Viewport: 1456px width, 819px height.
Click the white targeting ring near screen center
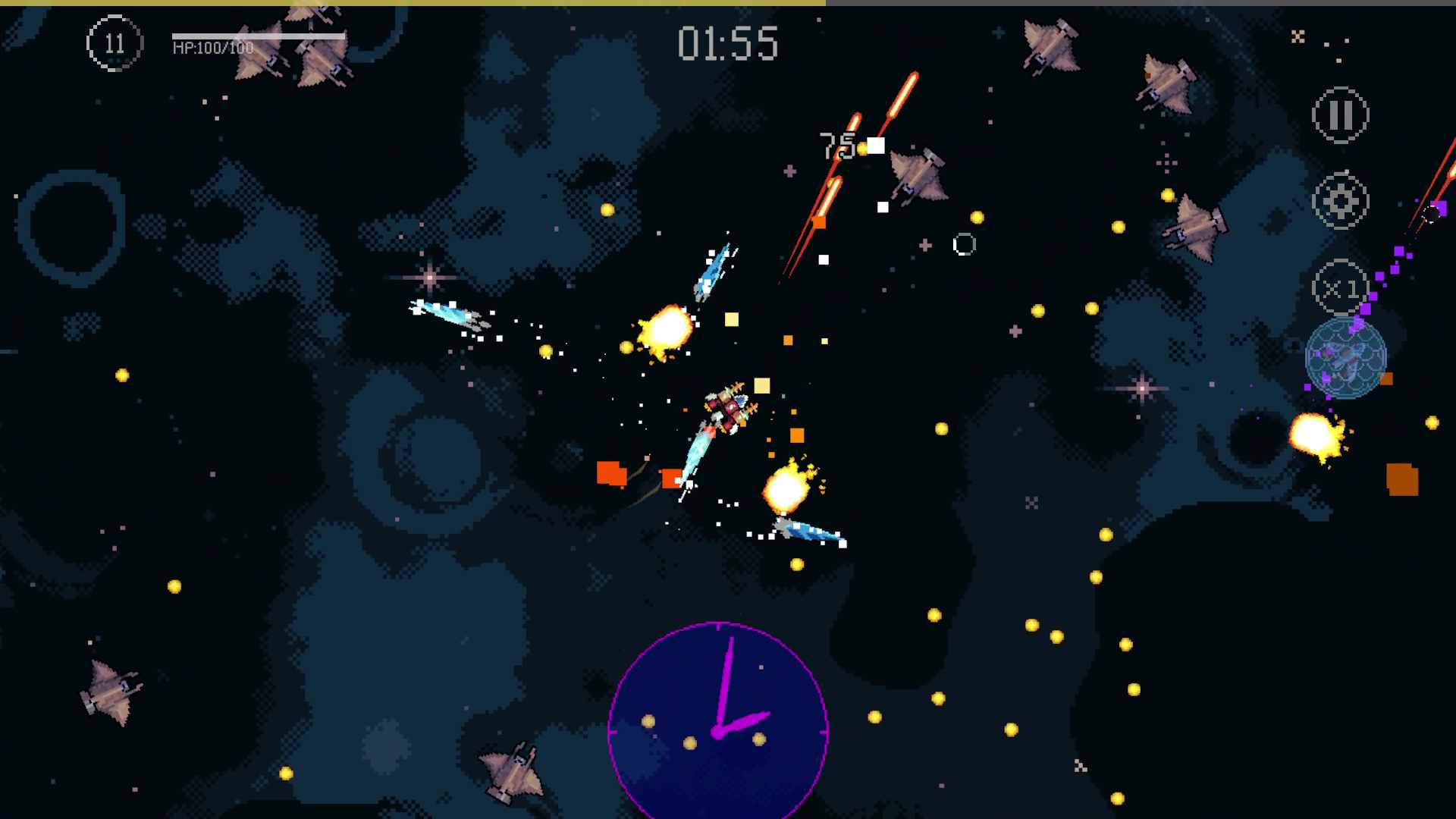coord(965,244)
